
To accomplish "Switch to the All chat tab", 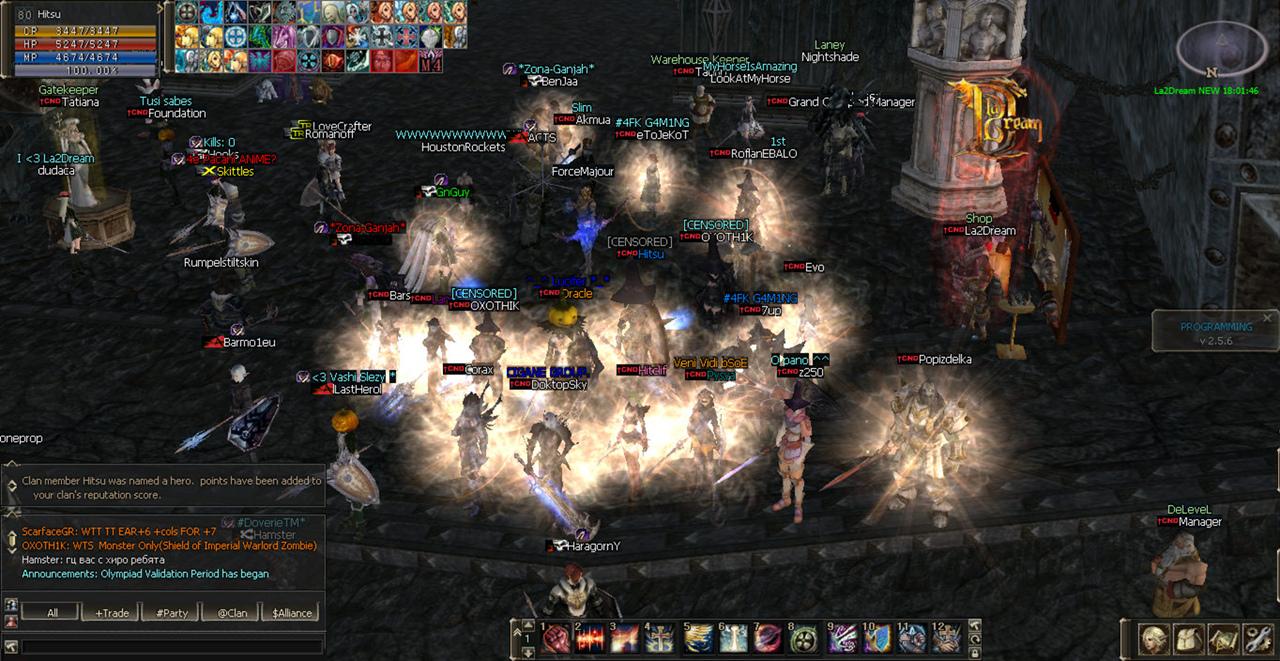I will pyautogui.click(x=52, y=613).
